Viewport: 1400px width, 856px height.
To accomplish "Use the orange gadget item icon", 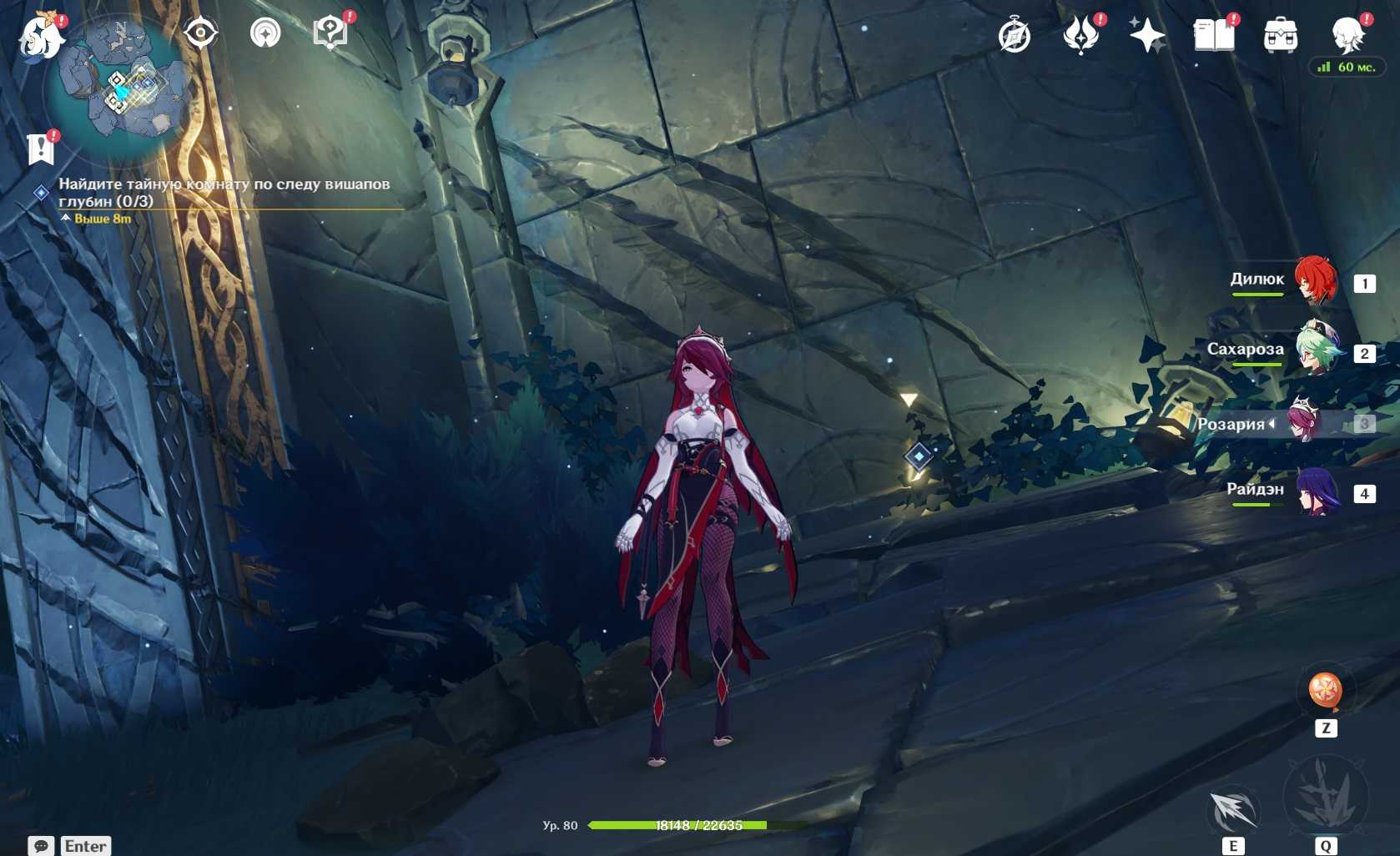I will pos(1325,691).
